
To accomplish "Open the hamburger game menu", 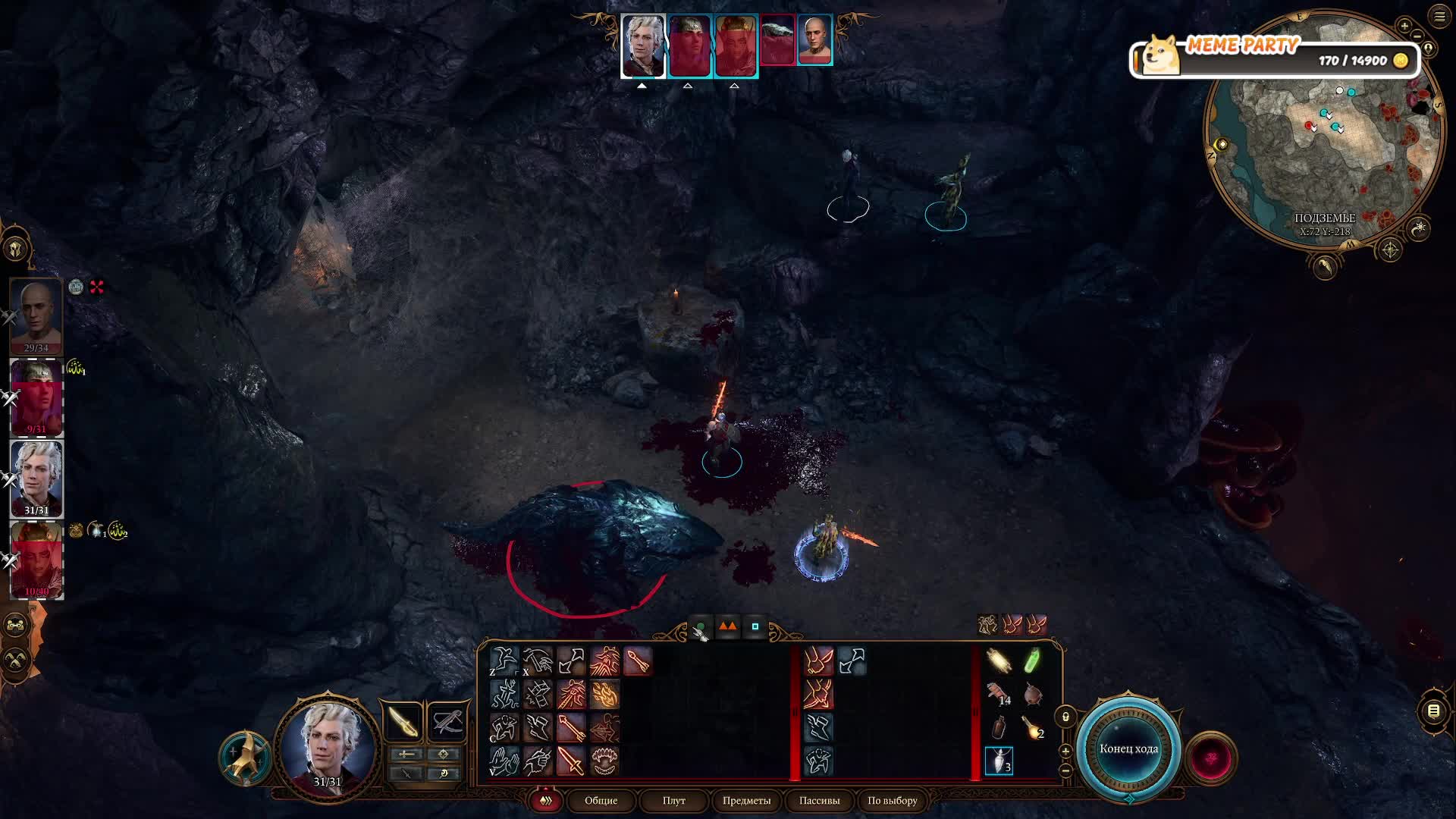I will (1439, 17).
